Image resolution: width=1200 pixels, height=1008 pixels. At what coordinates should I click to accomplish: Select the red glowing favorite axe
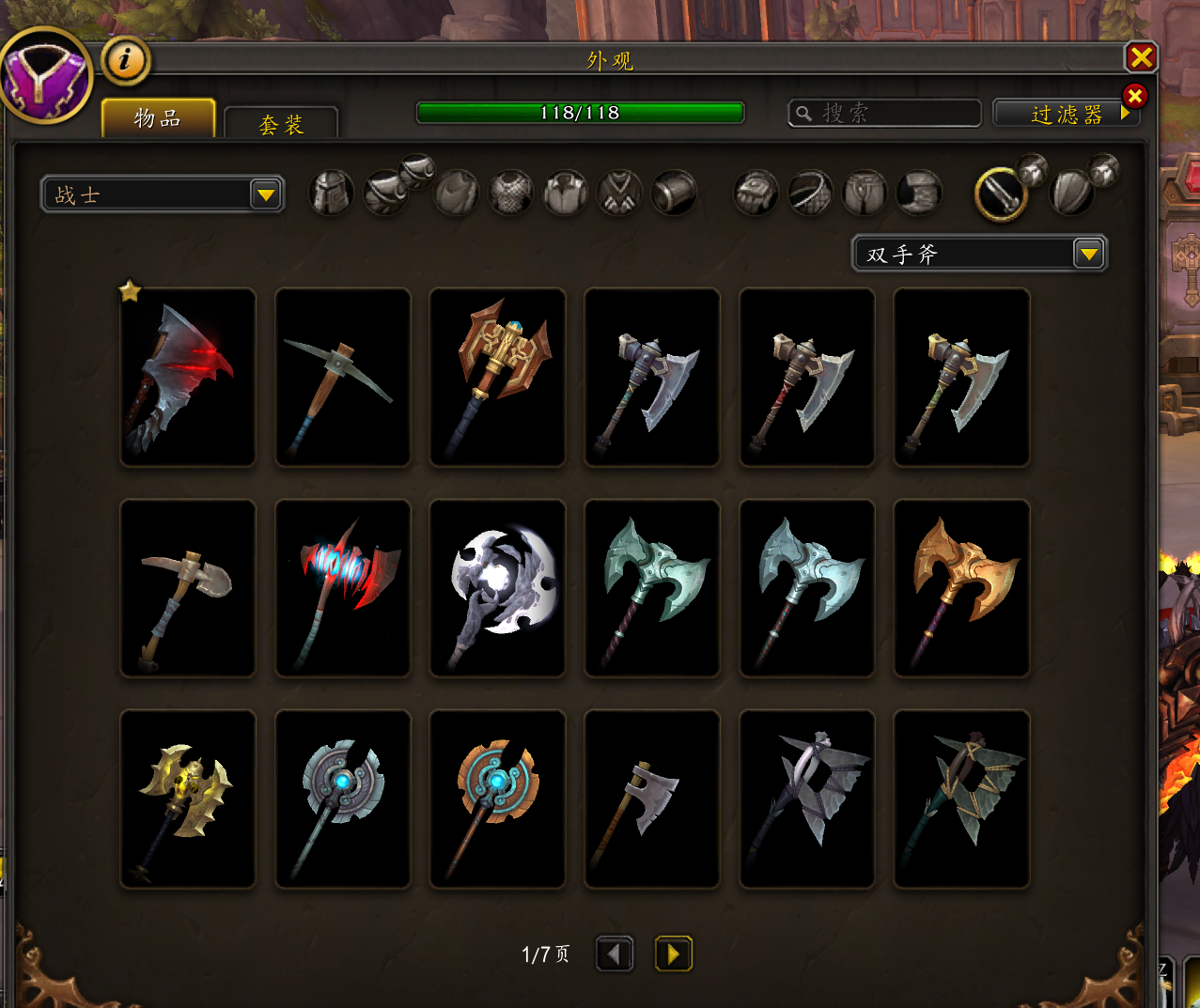click(x=188, y=378)
